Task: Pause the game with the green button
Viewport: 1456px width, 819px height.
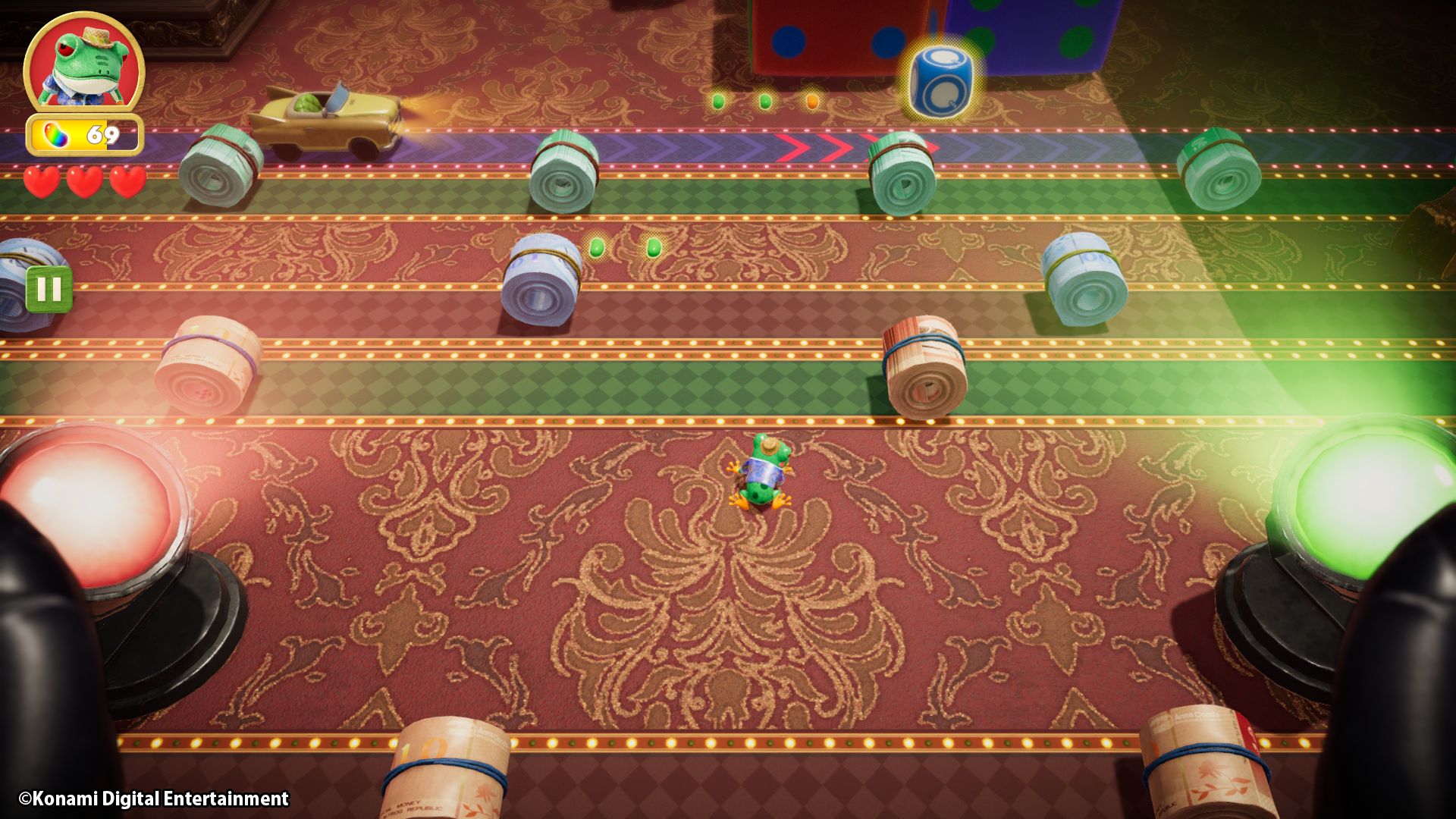Action: point(49,289)
